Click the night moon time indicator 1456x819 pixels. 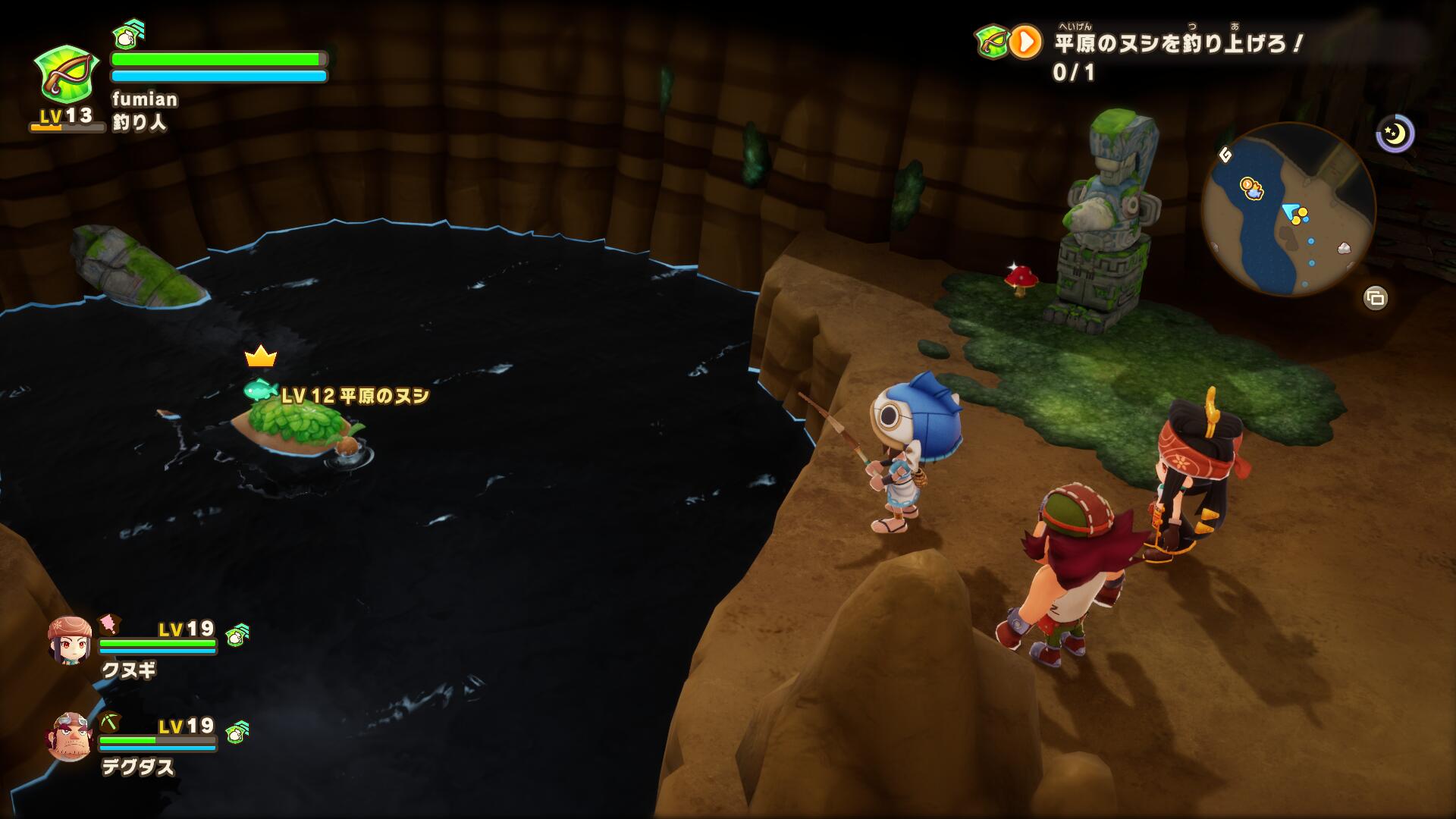(1395, 134)
